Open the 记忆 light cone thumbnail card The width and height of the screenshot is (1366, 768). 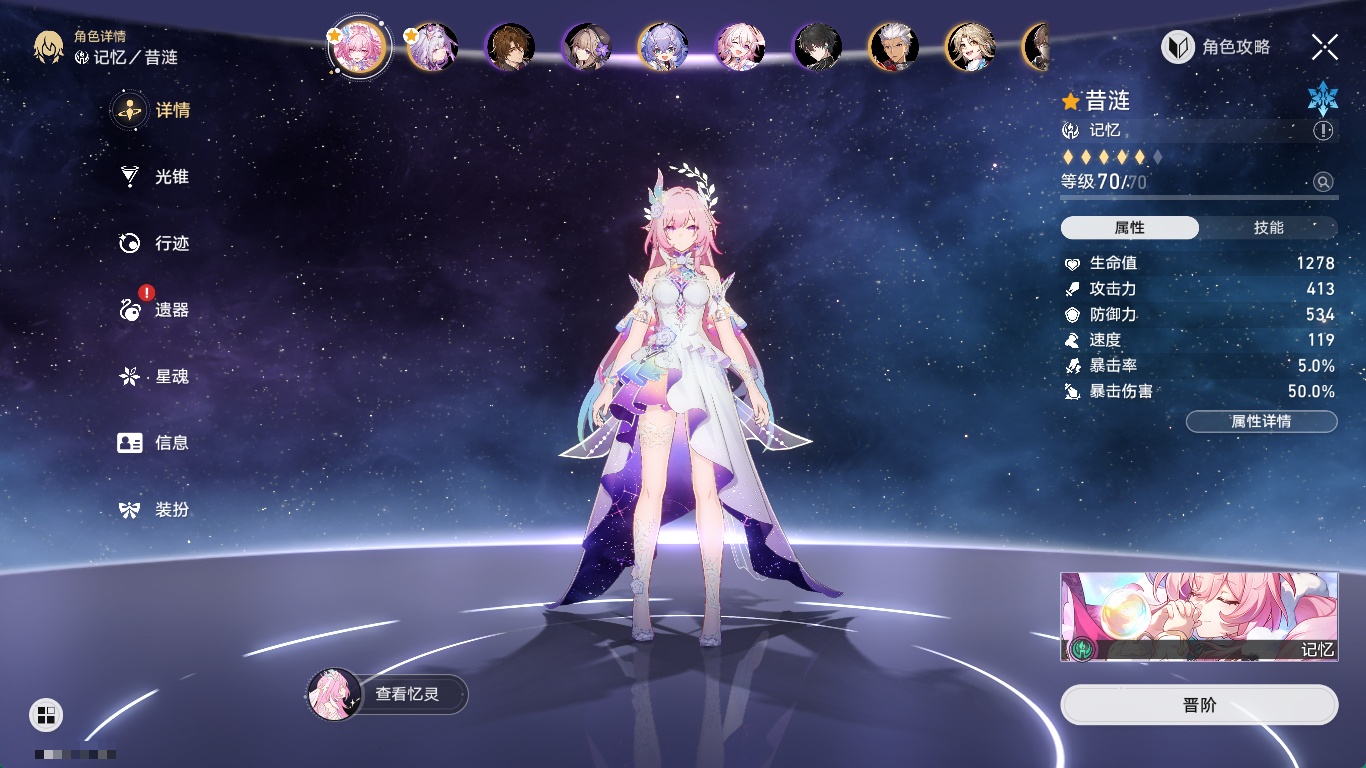coord(1199,617)
